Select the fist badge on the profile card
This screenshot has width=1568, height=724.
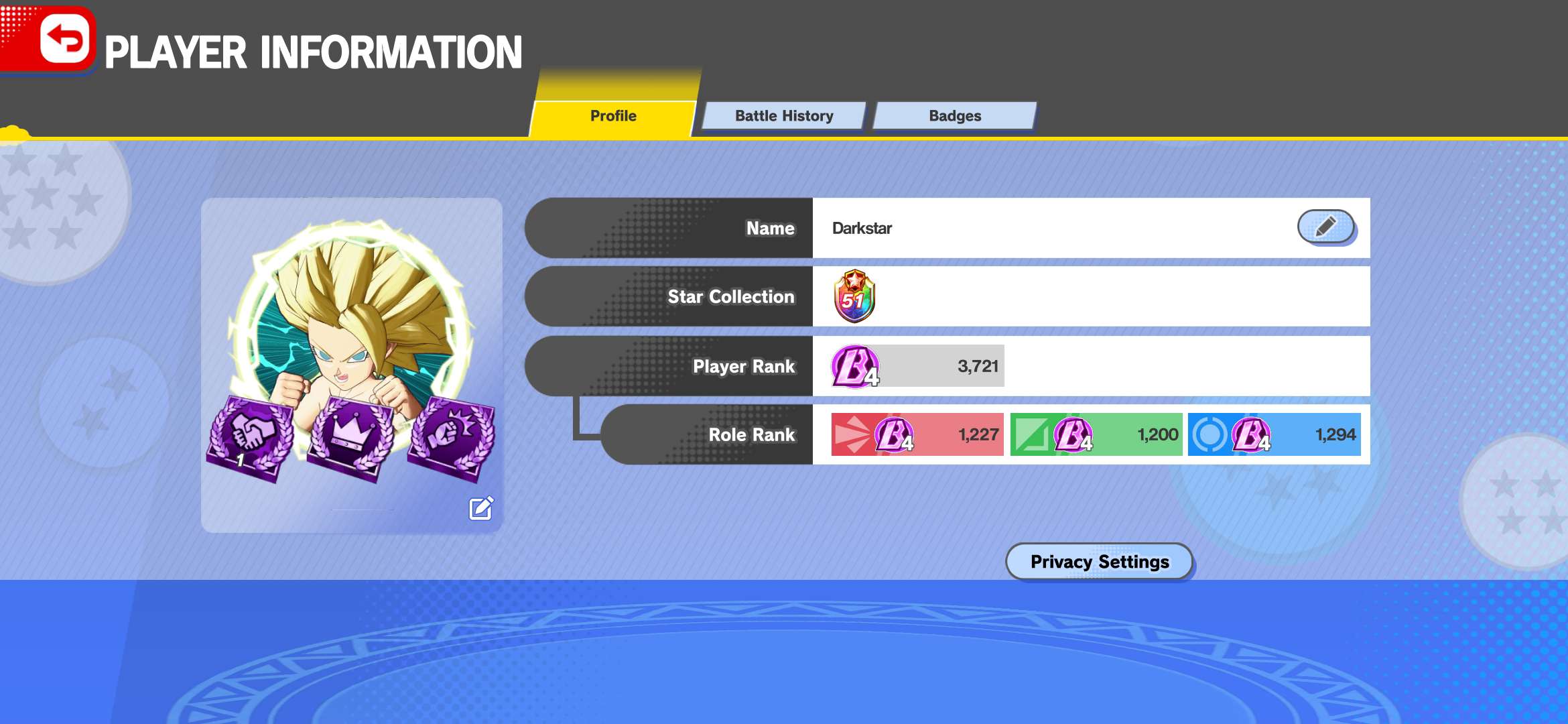[452, 437]
